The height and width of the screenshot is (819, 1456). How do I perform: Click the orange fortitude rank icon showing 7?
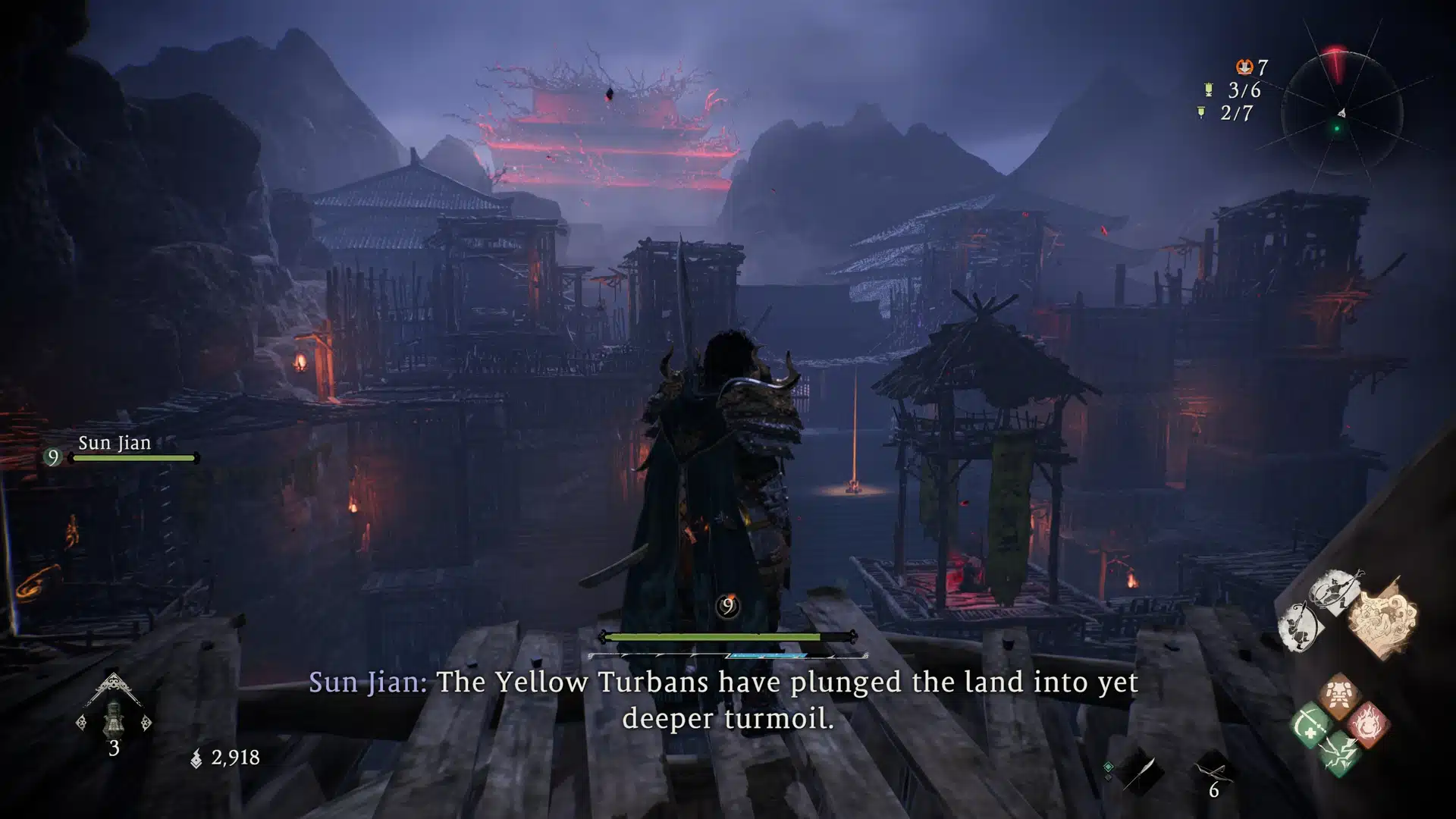pyautogui.click(x=1244, y=67)
